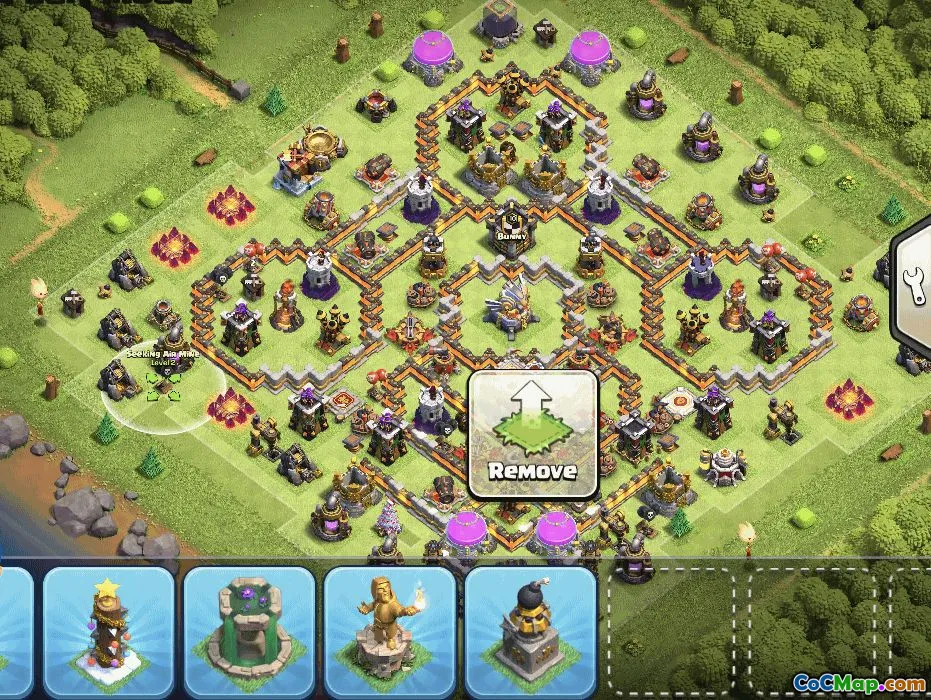Open the CoCMap.com watermark link
The width and height of the screenshot is (931, 700).
pyautogui.click(x=859, y=683)
